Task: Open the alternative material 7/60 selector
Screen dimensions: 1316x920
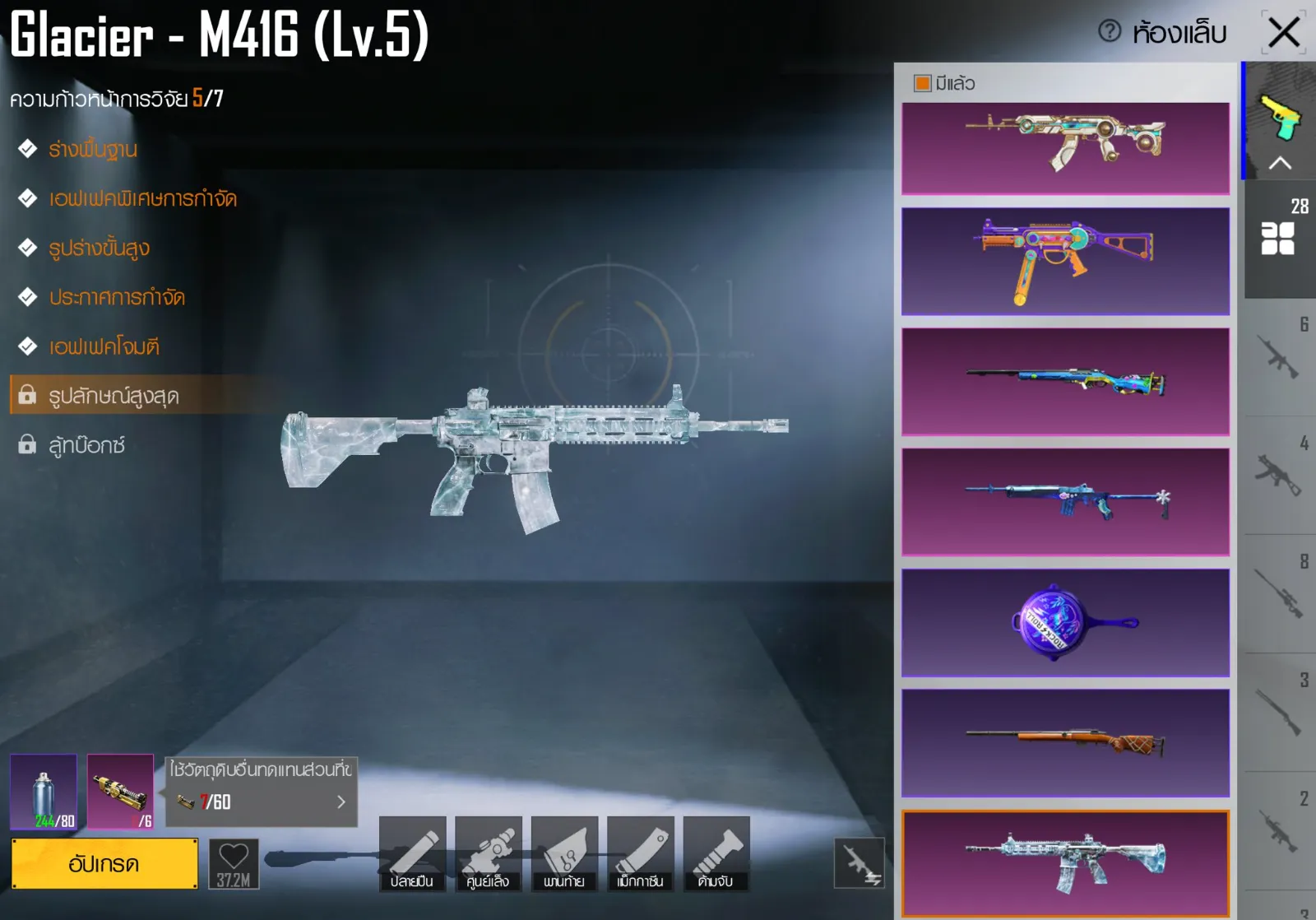Action: pos(262,801)
